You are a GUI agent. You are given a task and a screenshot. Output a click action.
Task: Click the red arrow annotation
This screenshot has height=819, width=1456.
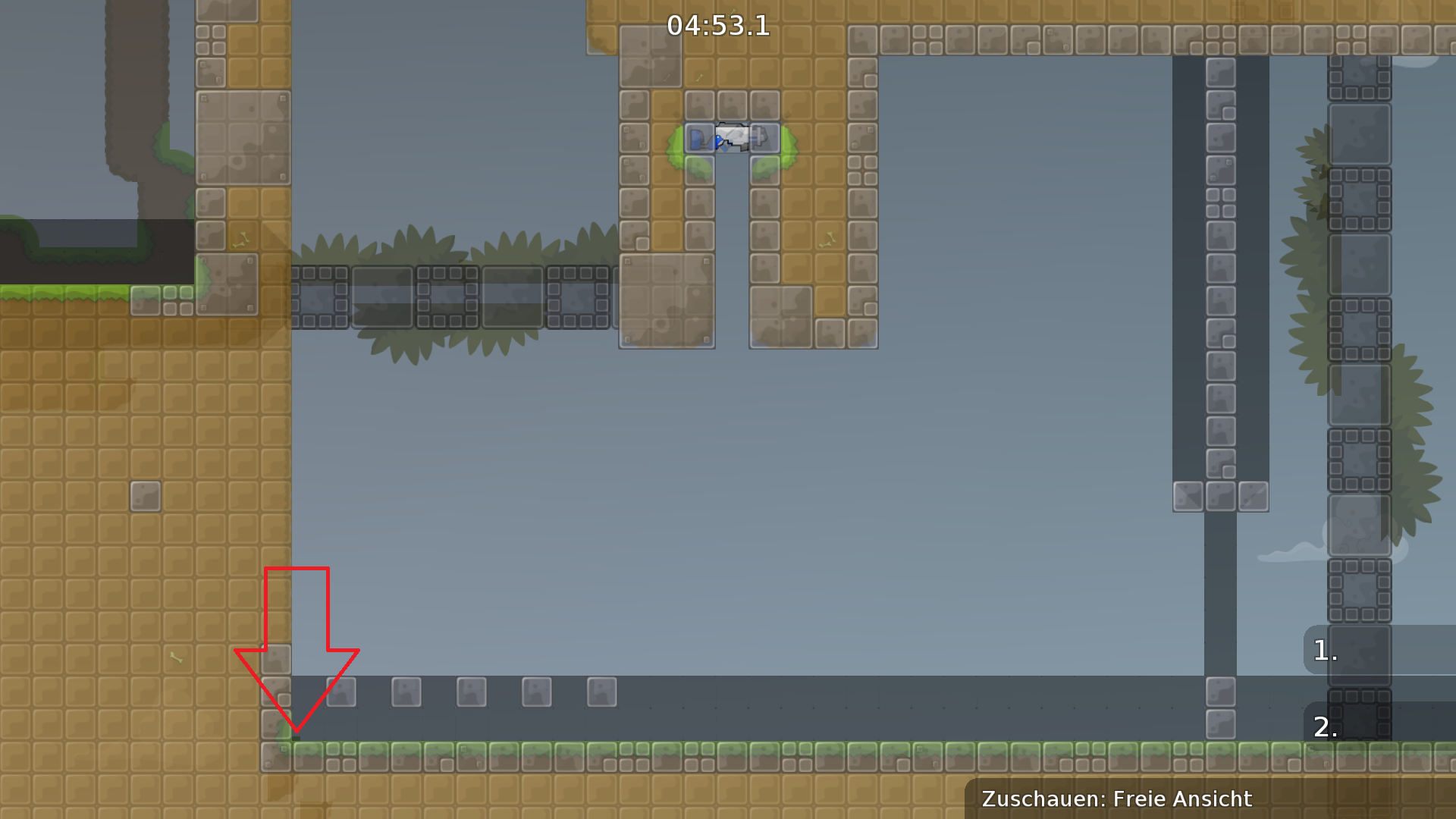point(296,652)
